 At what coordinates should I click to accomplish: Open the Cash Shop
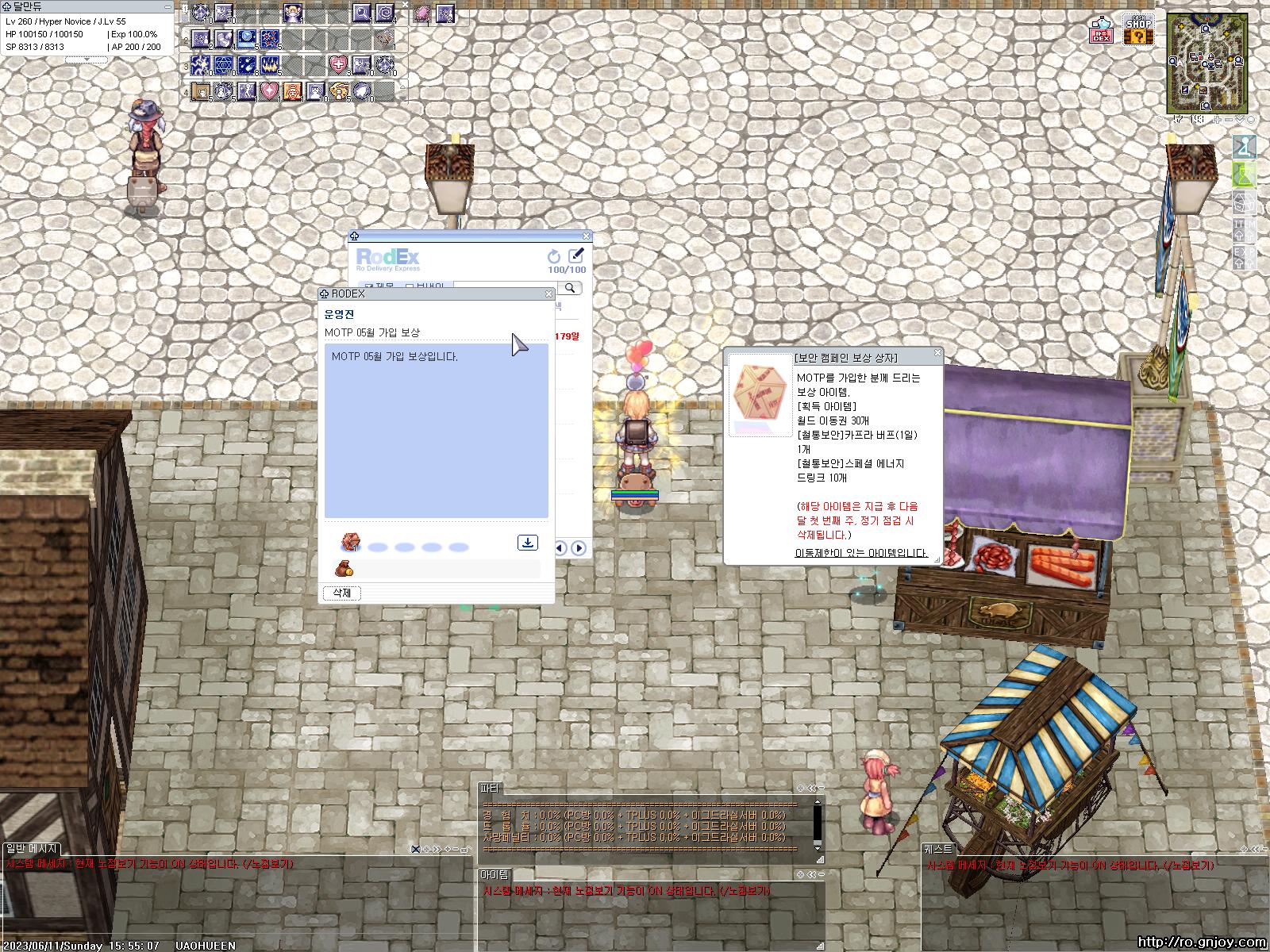click(x=1138, y=29)
